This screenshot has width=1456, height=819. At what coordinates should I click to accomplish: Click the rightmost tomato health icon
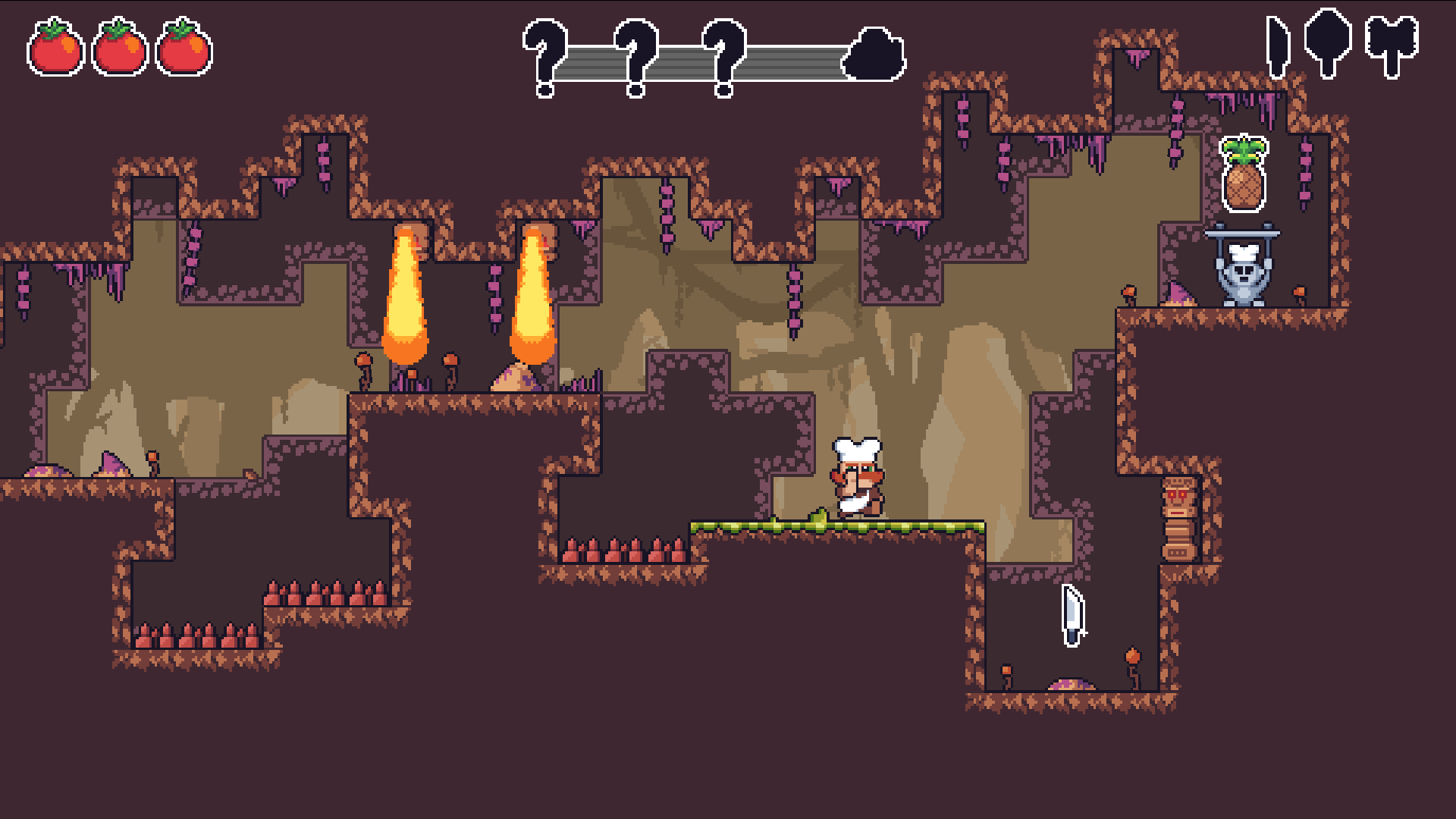click(180, 47)
